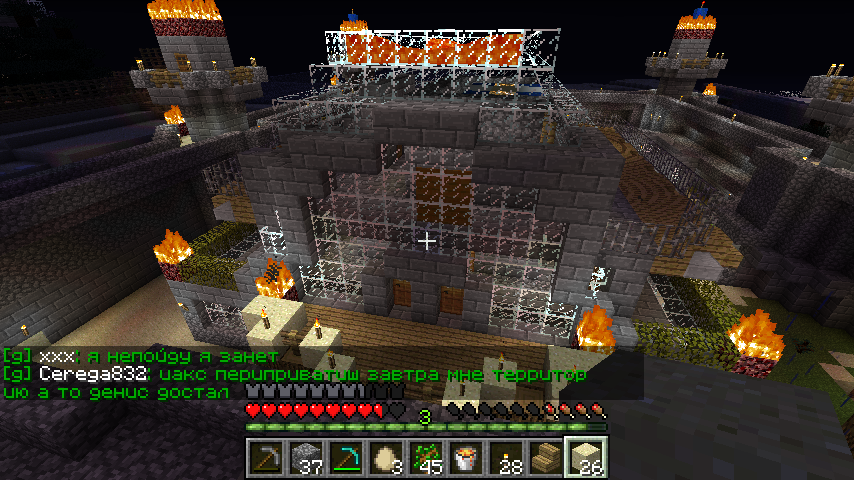Click the sandstone stack of 26
Viewport: 854px width, 480px height.
click(x=586, y=458)
